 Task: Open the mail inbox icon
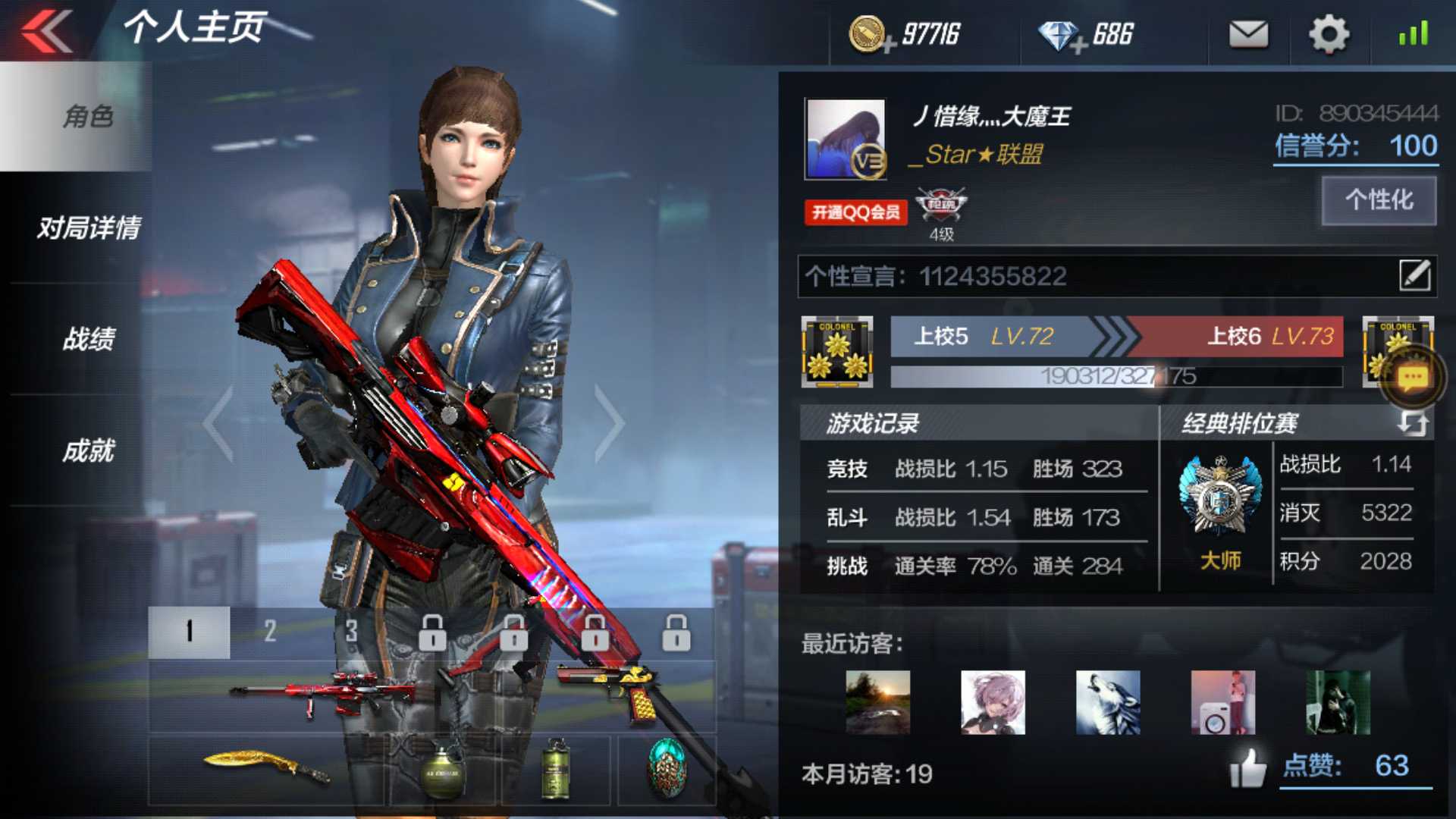1247,34
